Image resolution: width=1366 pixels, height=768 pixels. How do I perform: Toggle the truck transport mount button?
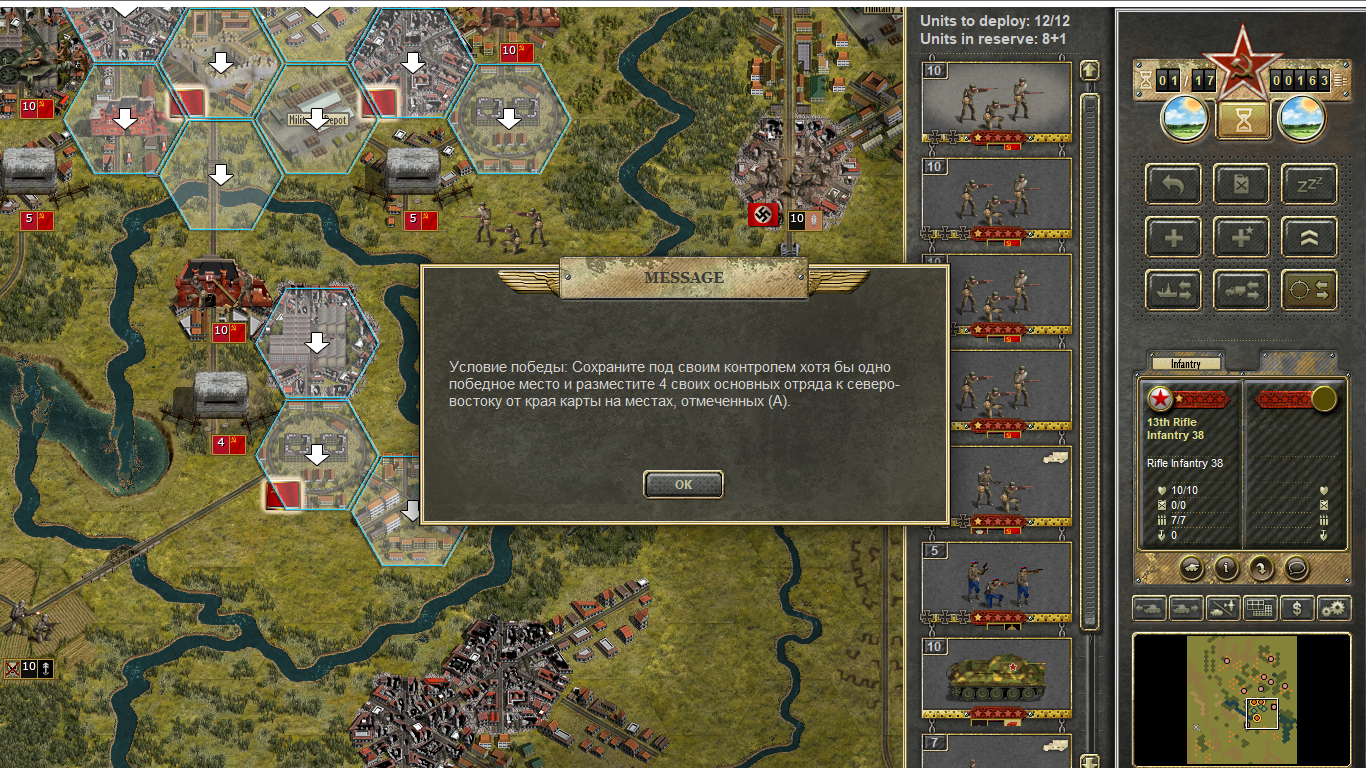click(x=1241, y=290)
